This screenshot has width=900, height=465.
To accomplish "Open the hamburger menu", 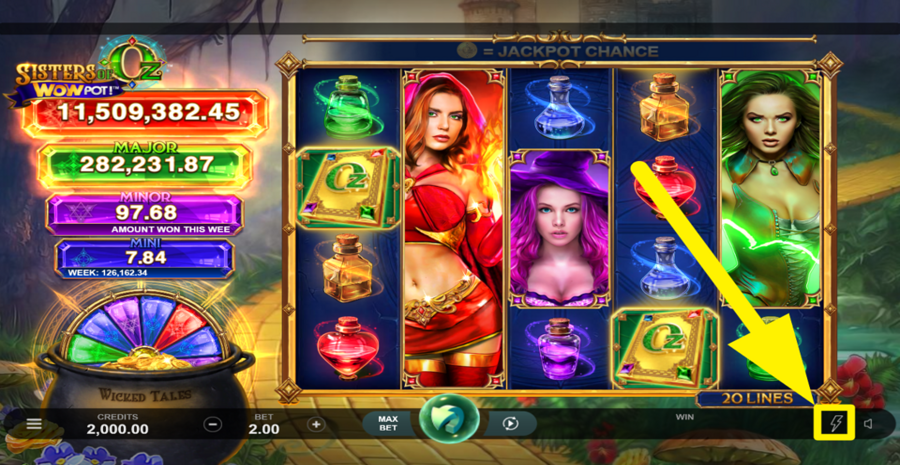I will (x=34, y=424).
